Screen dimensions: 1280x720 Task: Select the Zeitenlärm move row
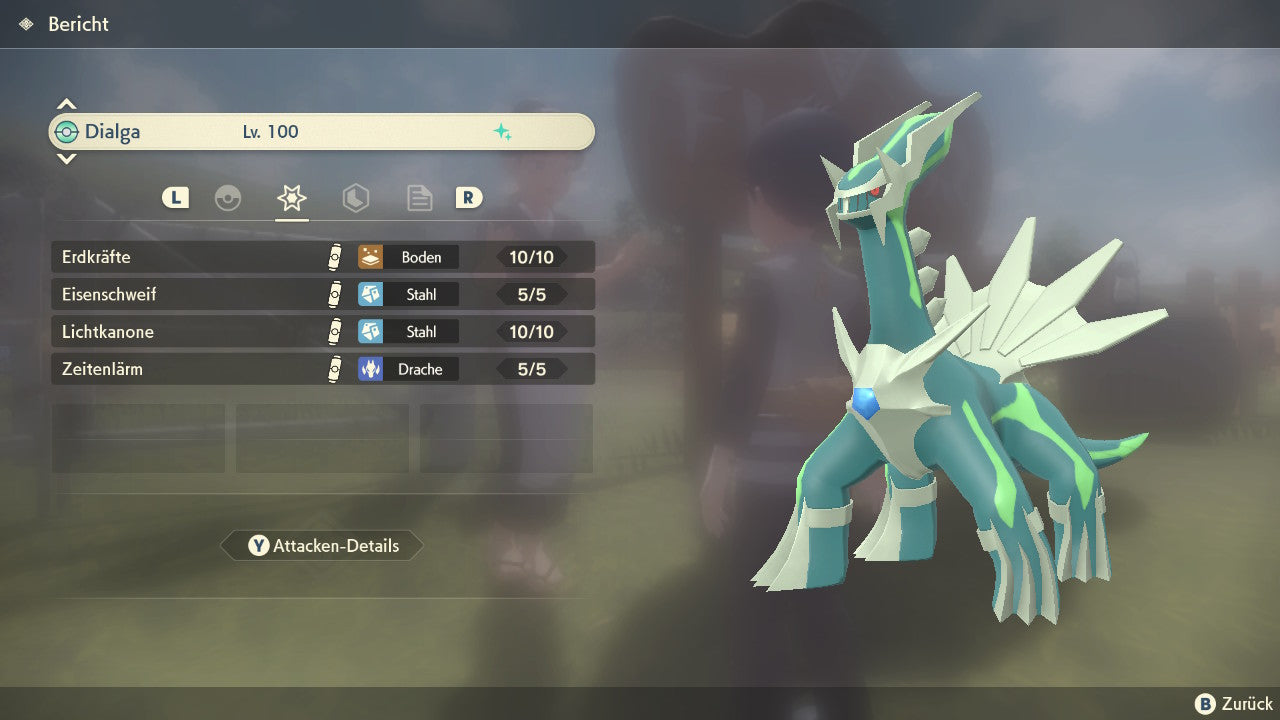[x=322, y=369]
